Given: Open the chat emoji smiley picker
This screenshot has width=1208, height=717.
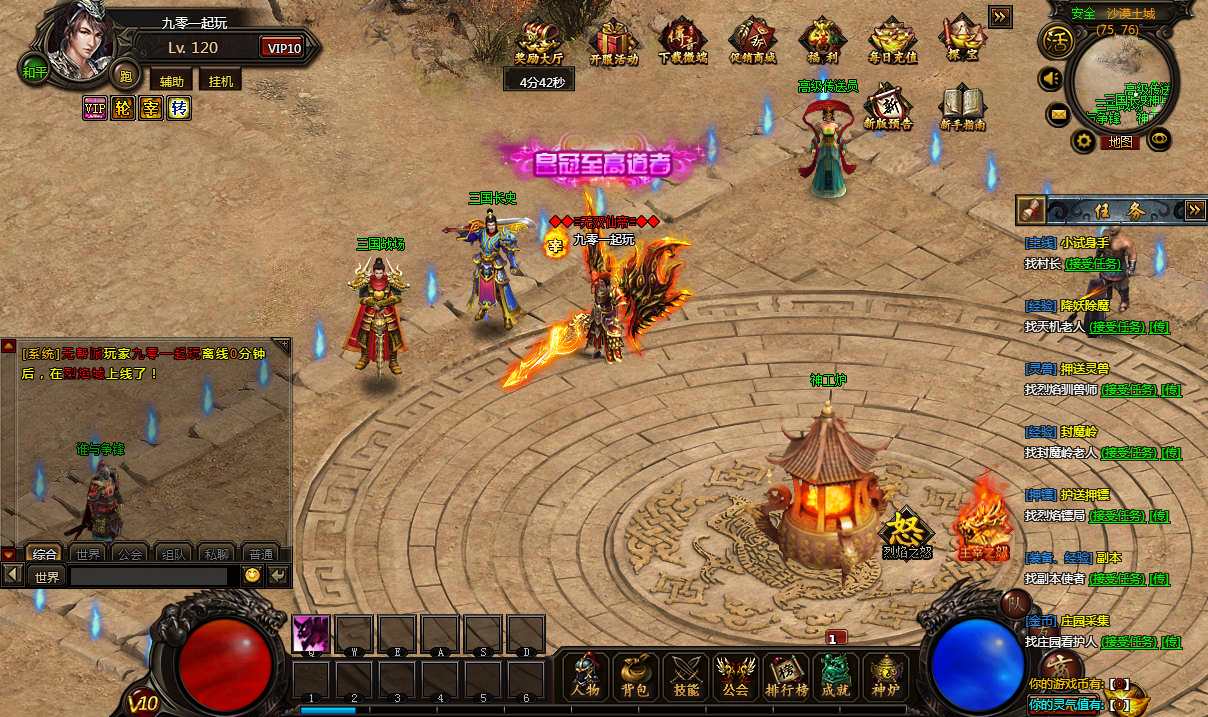Looking at the screenshot, I should point(252,576).
